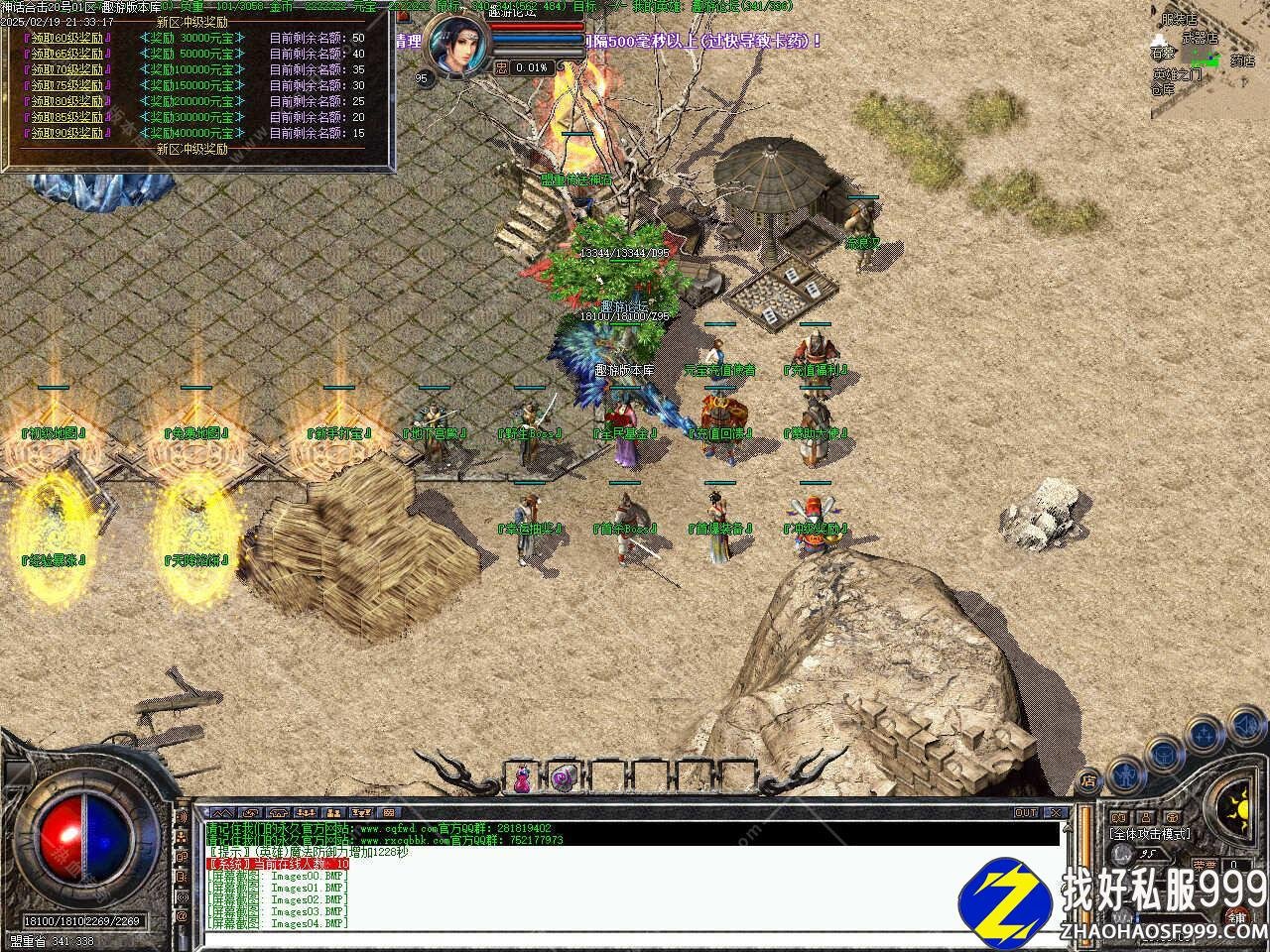The height and width of the screenshot is (952, 1270).
Task: Open the skills round blue button
Action: coord(1205,735)
